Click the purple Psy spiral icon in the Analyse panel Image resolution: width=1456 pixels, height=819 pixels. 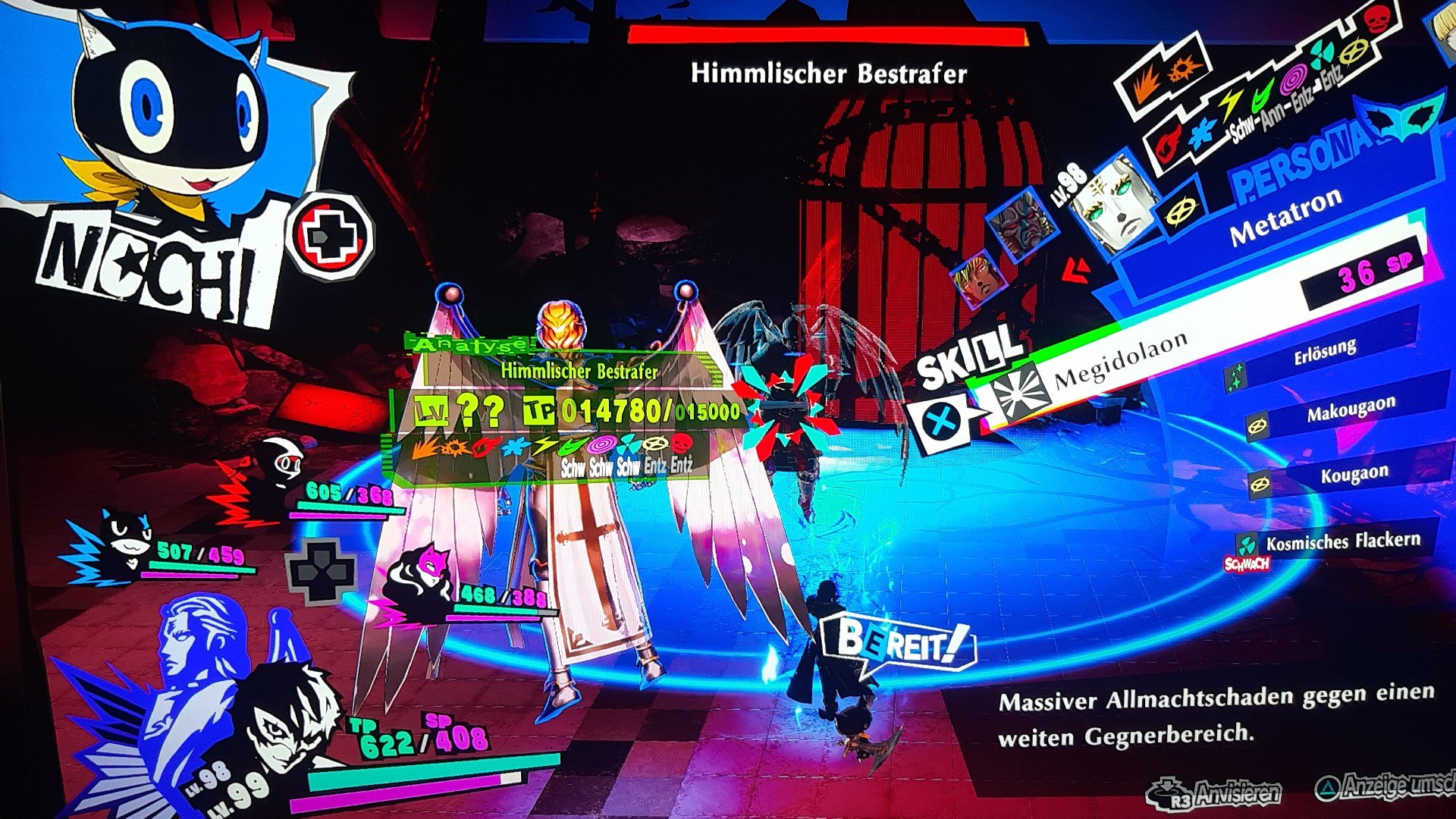click(x=601, y=446)
